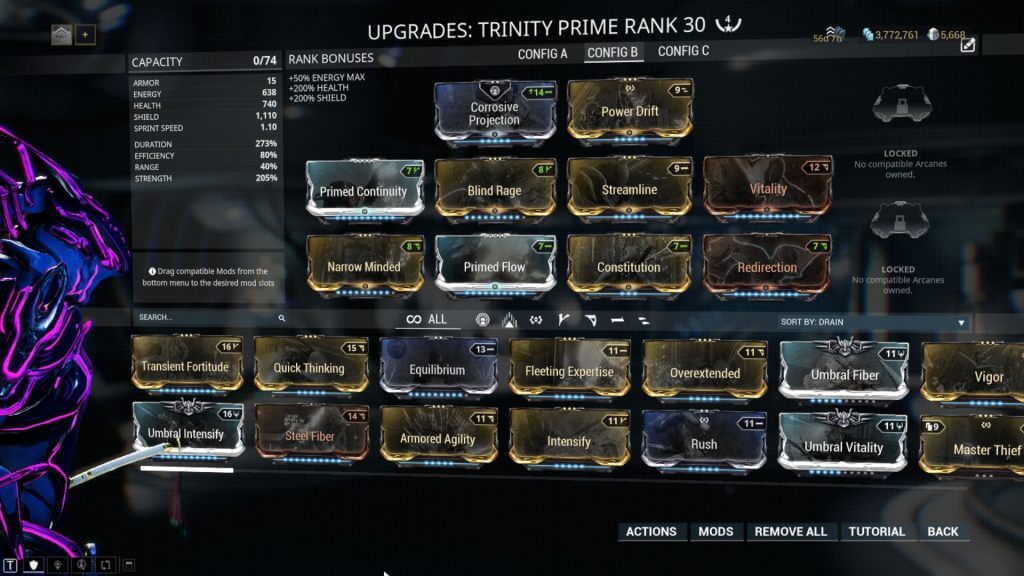Viewport: 1024px width, 576px height.
Task: Select the Config C loadout tab
Action: (x=684, y=52)
